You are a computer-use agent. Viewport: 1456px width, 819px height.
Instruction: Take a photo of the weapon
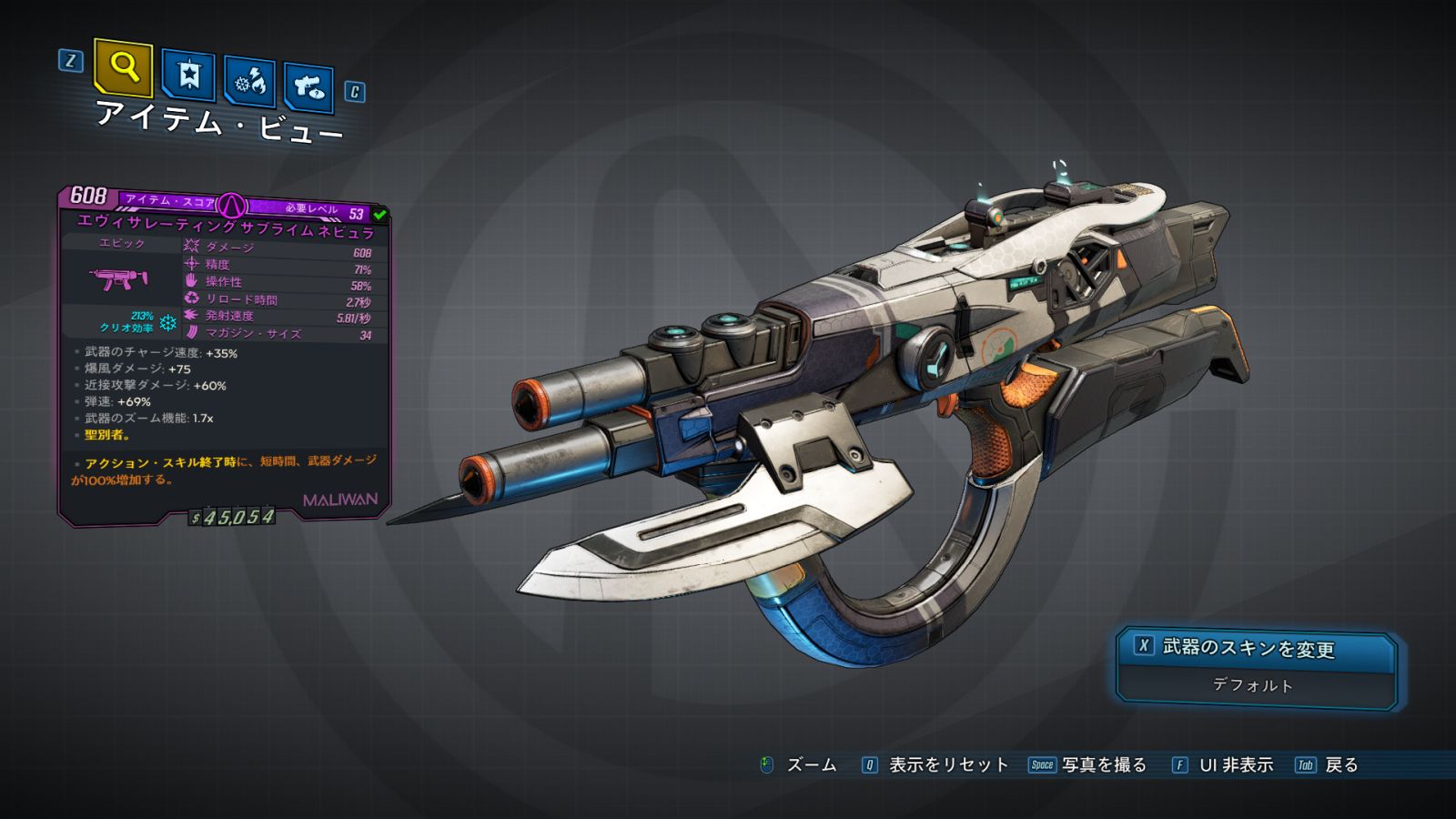point(1088,765)
